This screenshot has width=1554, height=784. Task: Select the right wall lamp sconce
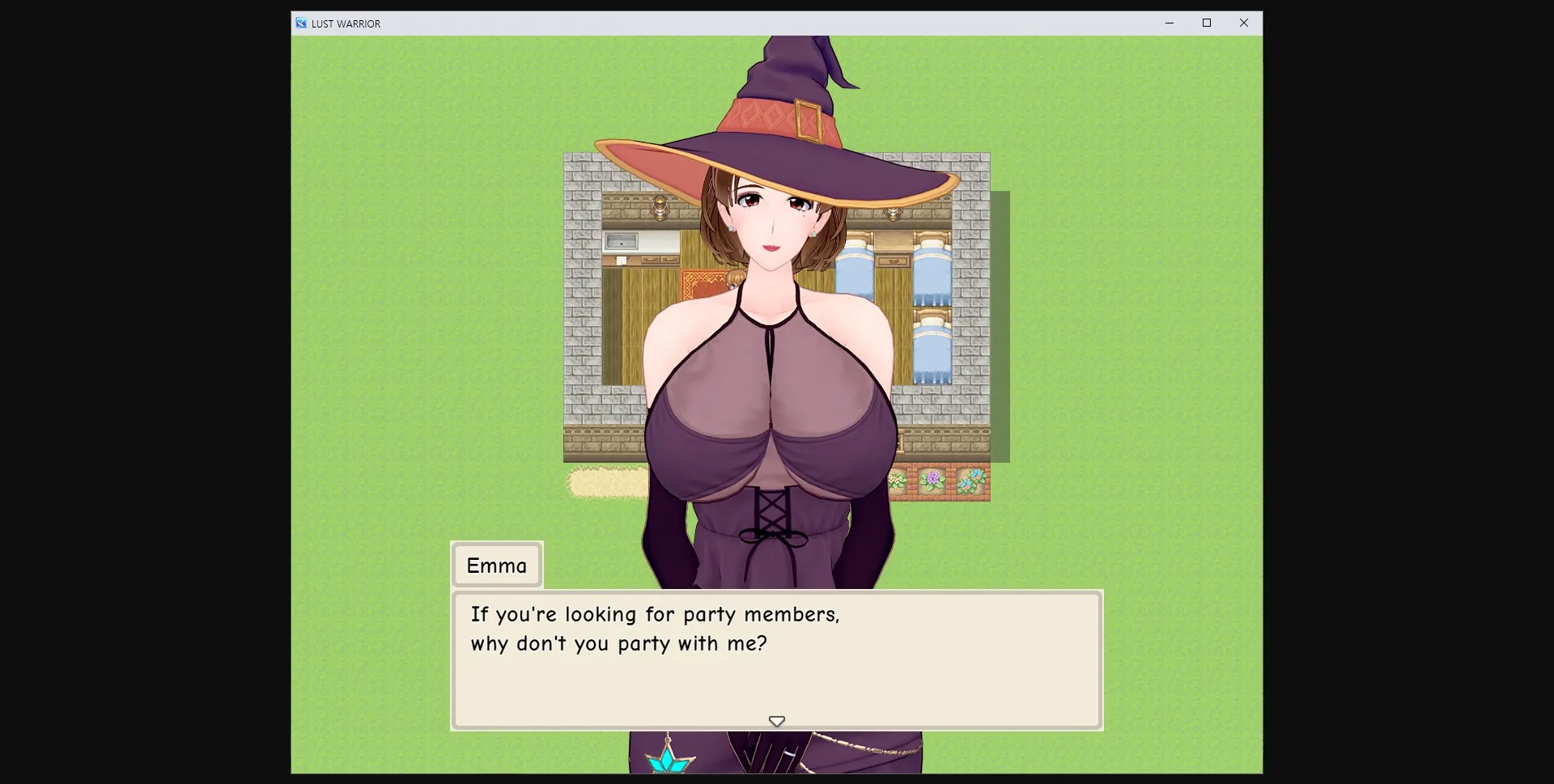(x=891, y=212)
